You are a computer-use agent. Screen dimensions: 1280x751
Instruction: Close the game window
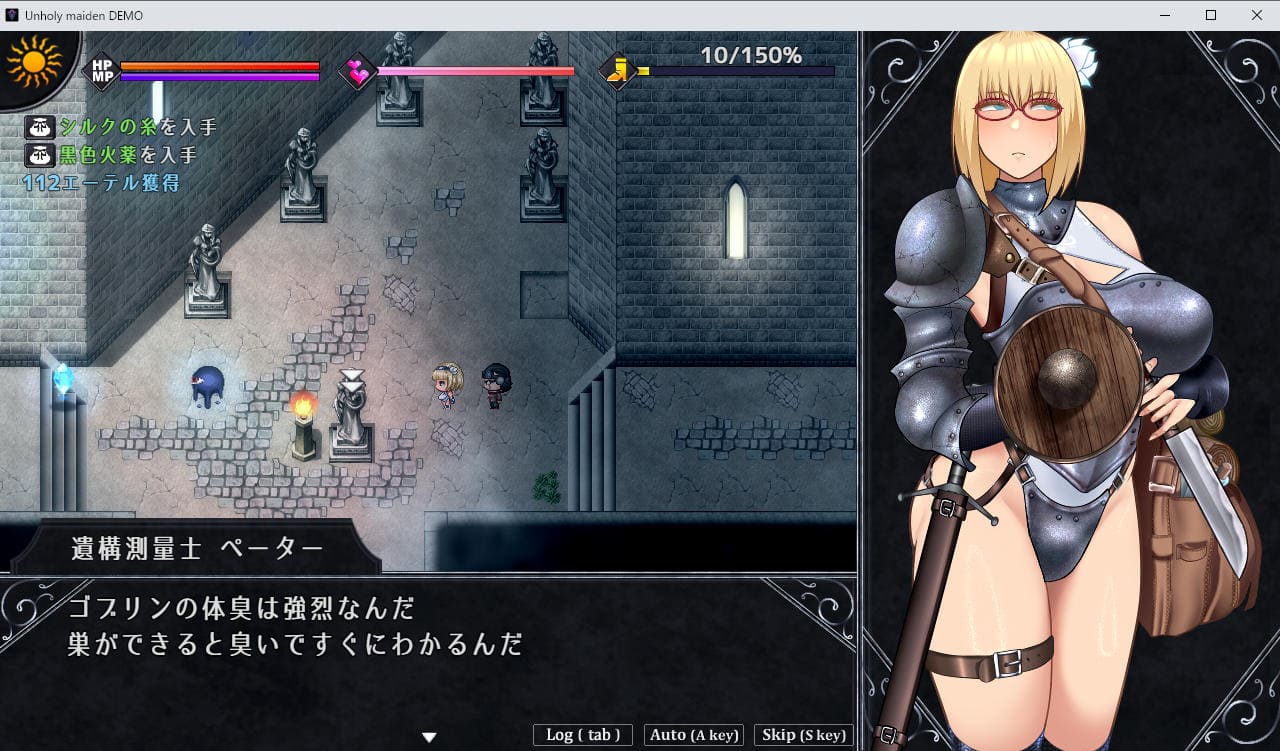1256,15
